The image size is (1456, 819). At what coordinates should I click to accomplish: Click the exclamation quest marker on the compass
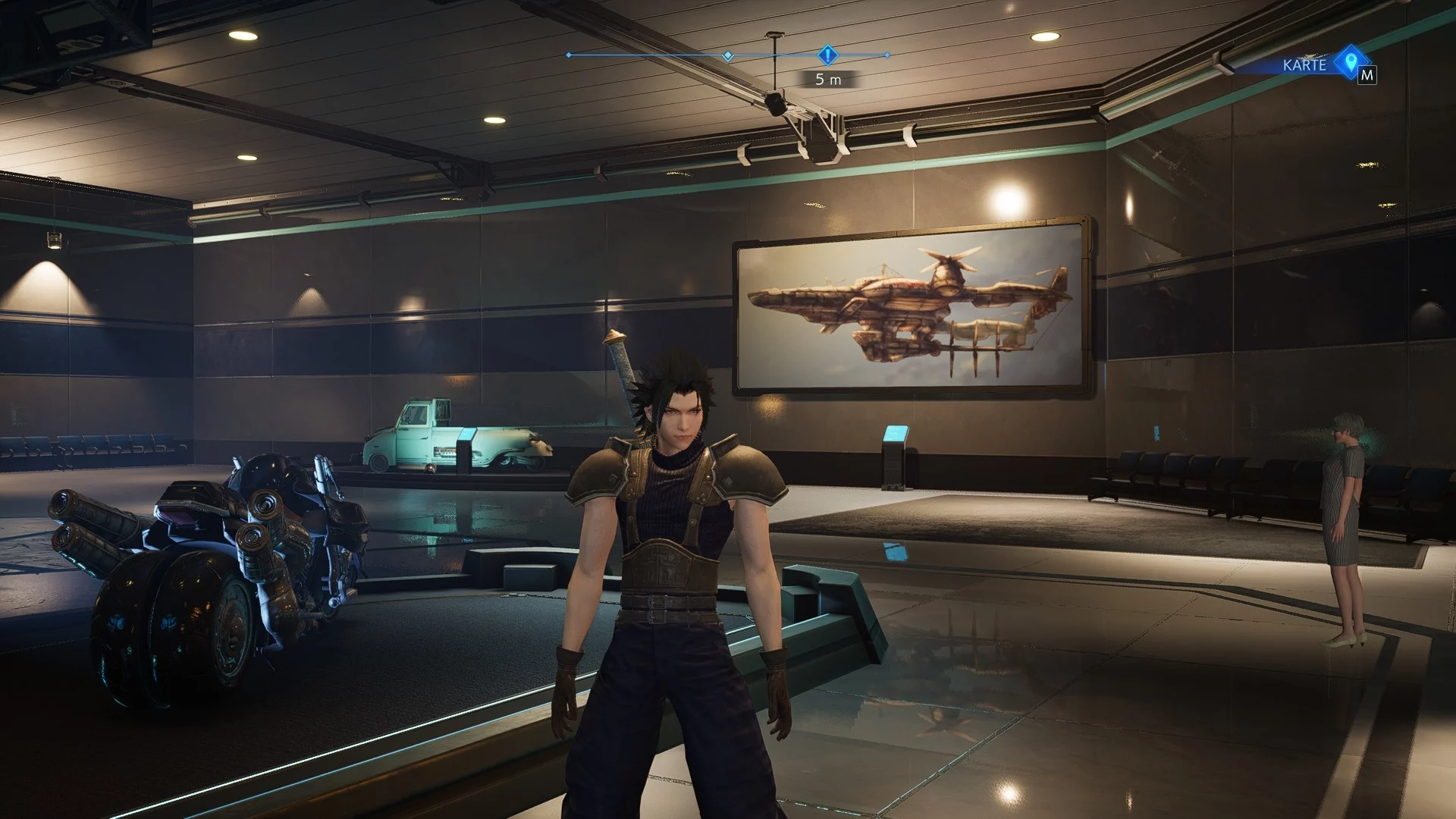click(827, 55)
